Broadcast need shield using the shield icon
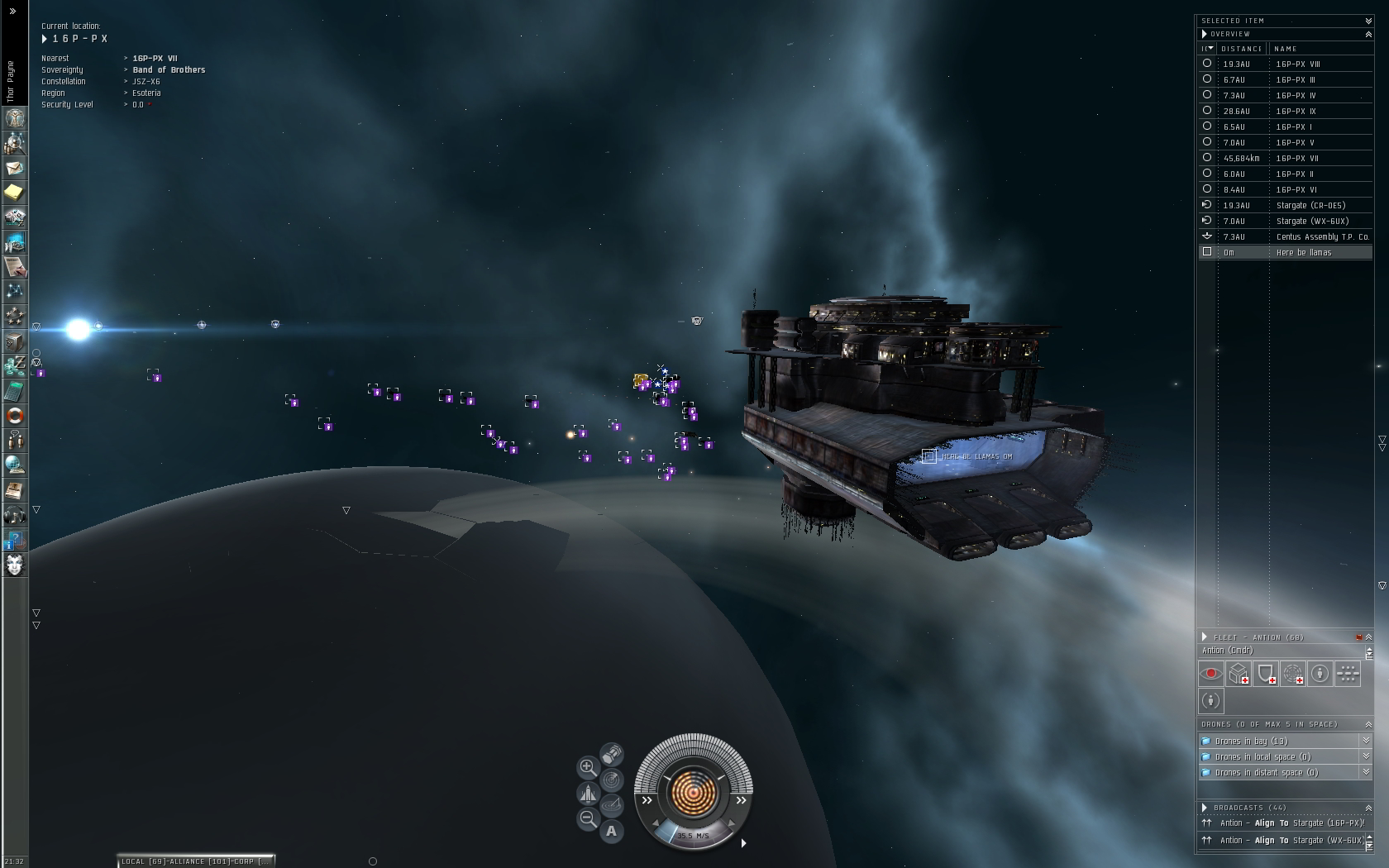 click(1266, 674)
